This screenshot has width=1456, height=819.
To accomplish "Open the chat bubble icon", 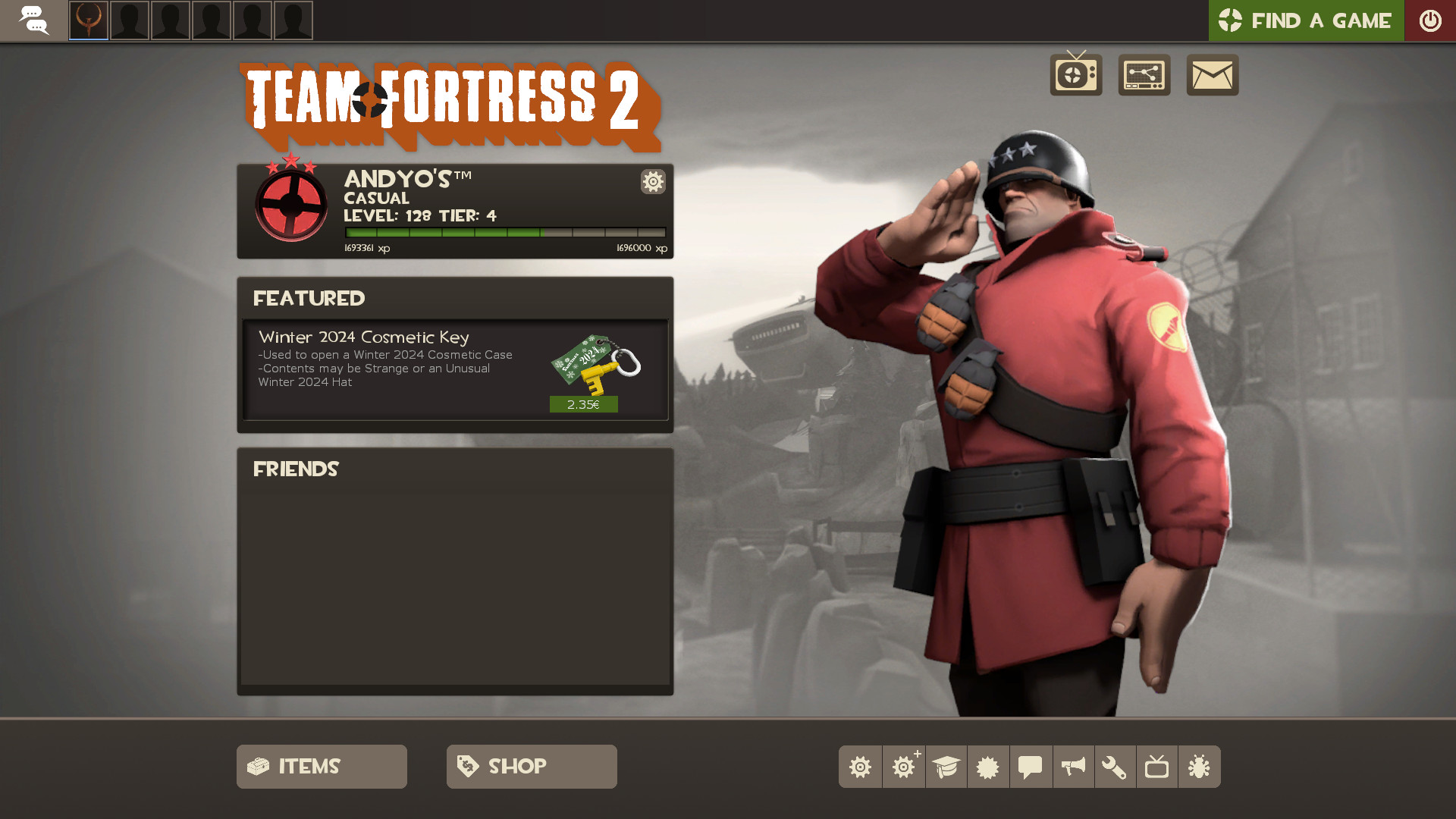I will coord(1031,767).
